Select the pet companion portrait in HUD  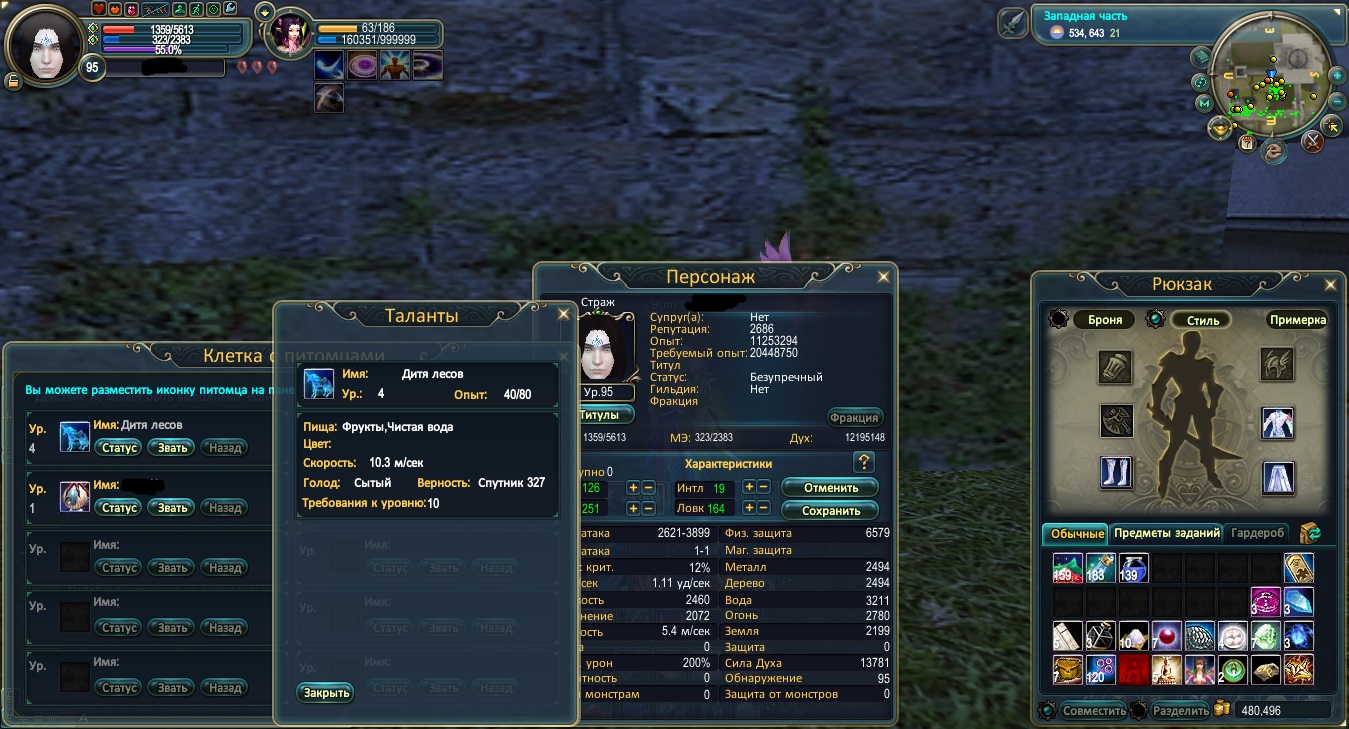click(291, 35)
